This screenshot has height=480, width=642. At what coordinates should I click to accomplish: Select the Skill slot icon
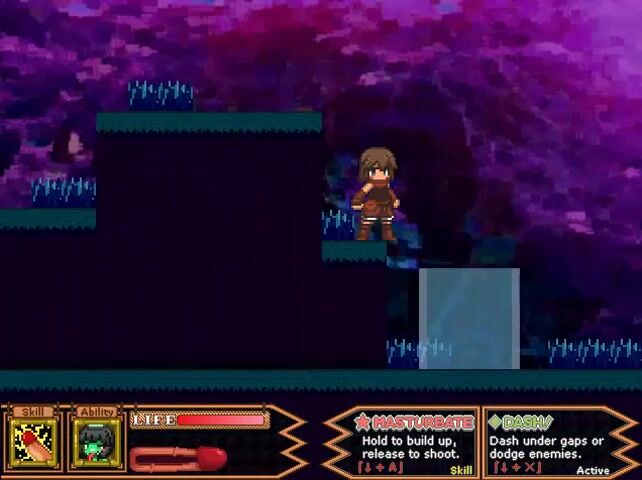(35, 441)
